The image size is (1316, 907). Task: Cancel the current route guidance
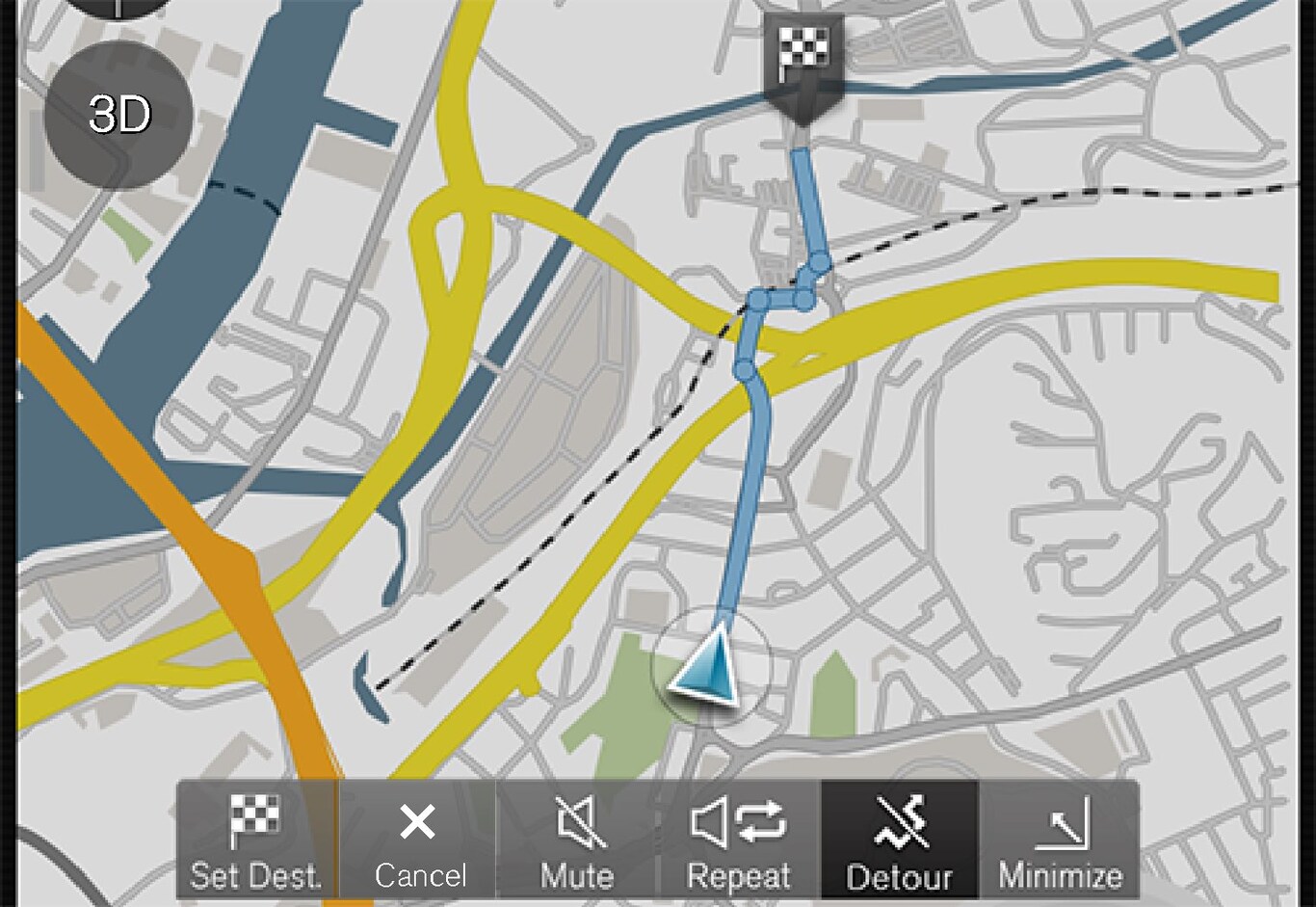pos(418,840)
